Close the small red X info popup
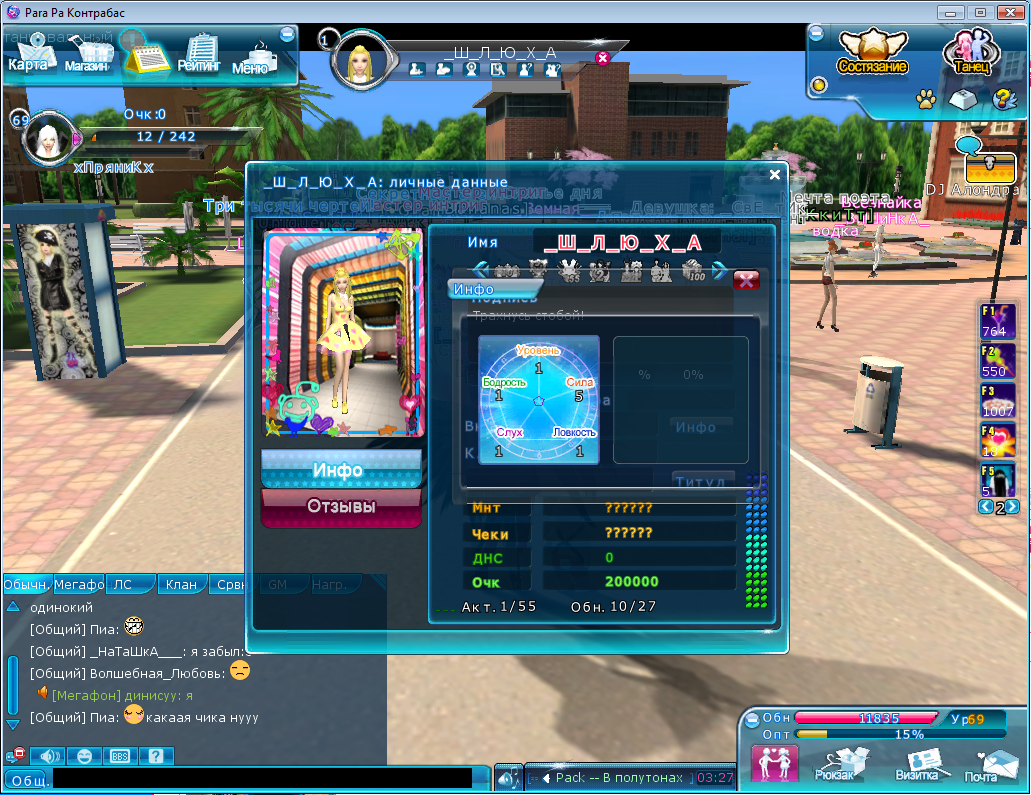Screen dimensions: 1031x795 [x=746, y=280]
